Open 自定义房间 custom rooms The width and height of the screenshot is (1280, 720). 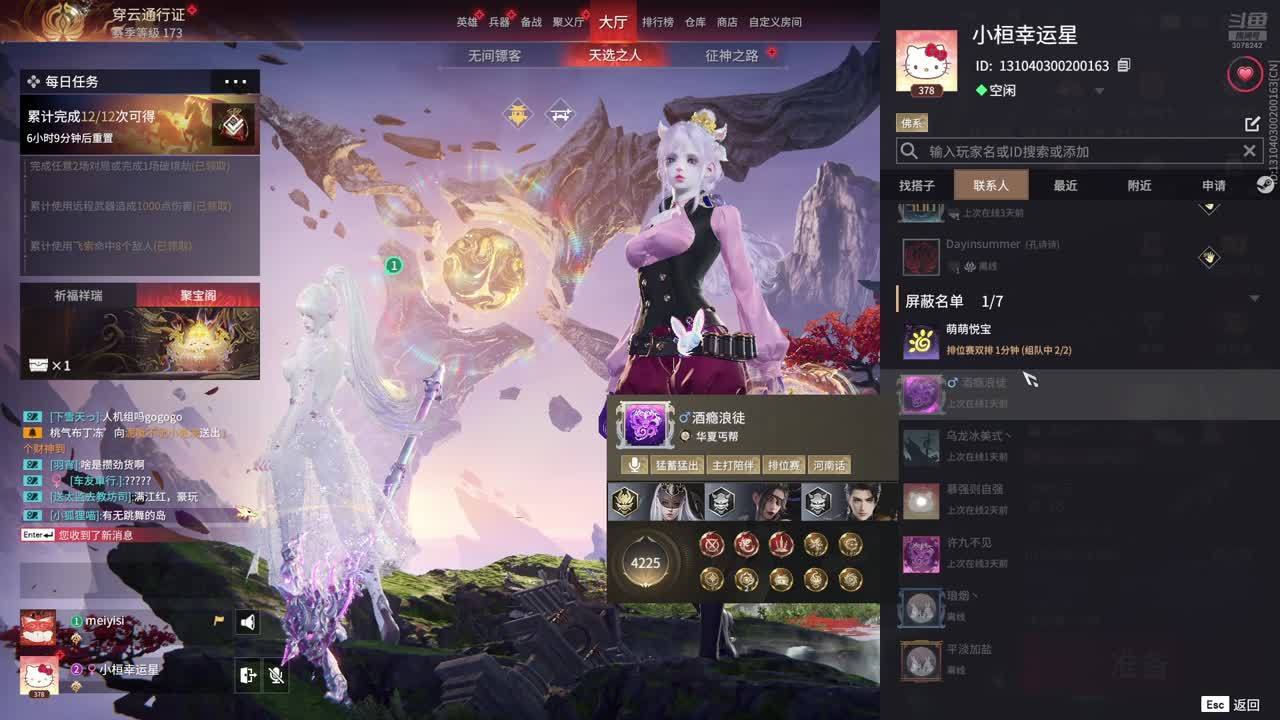(775, 22)
